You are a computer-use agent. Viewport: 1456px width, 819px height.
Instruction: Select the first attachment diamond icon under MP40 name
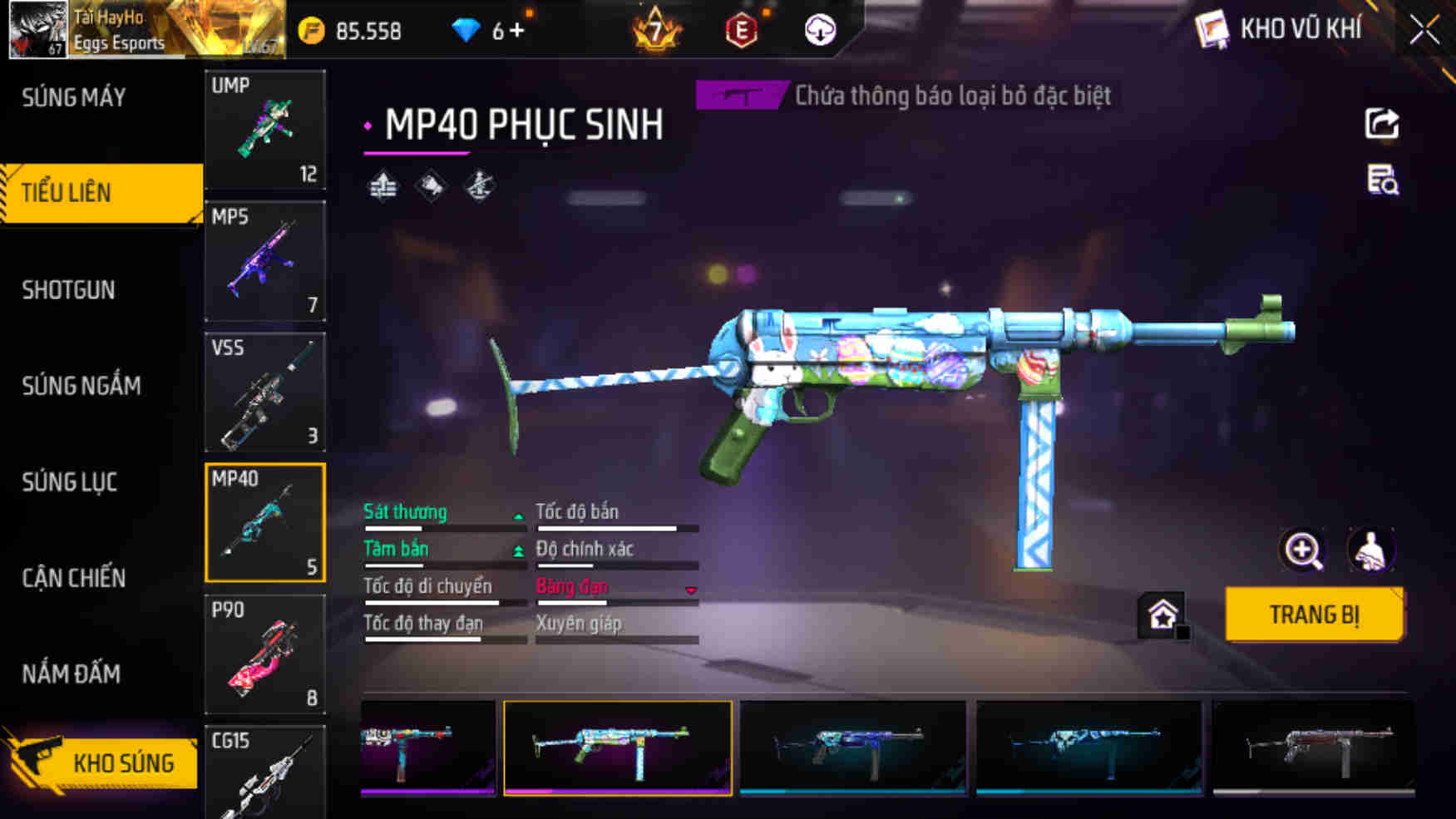[383, 187]
